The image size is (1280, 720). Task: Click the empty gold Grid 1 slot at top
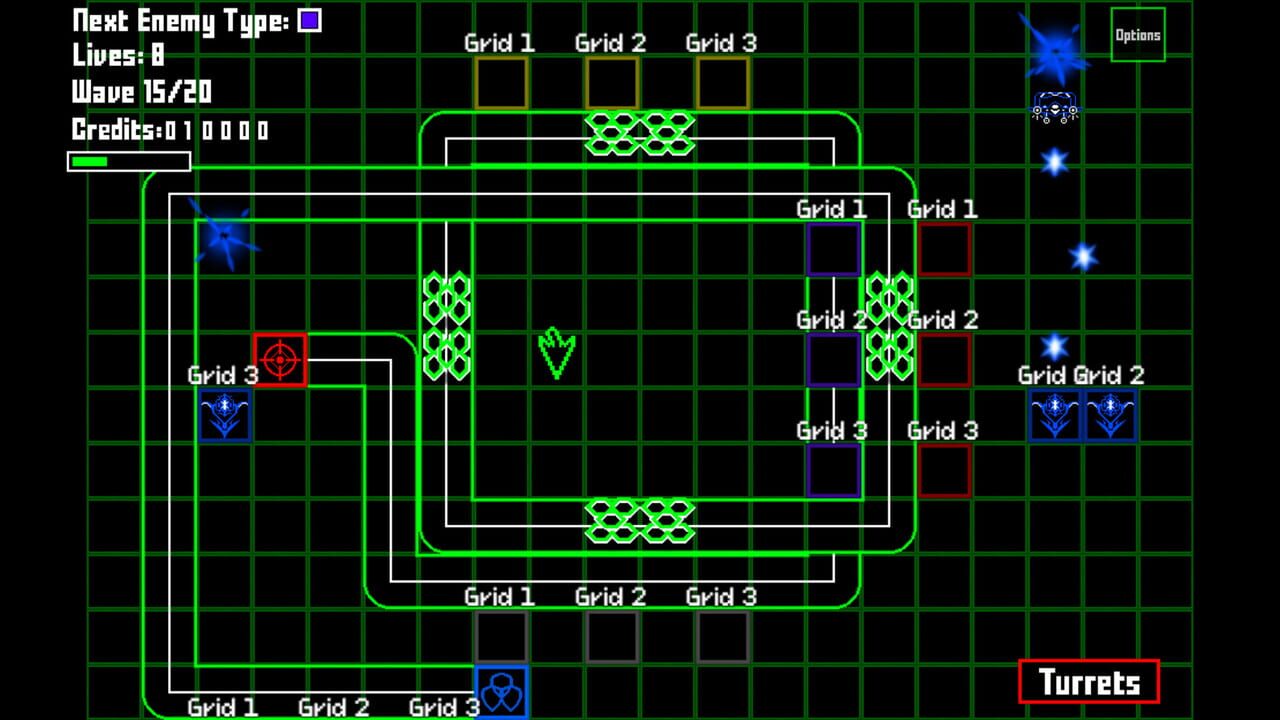coord(501,82)
